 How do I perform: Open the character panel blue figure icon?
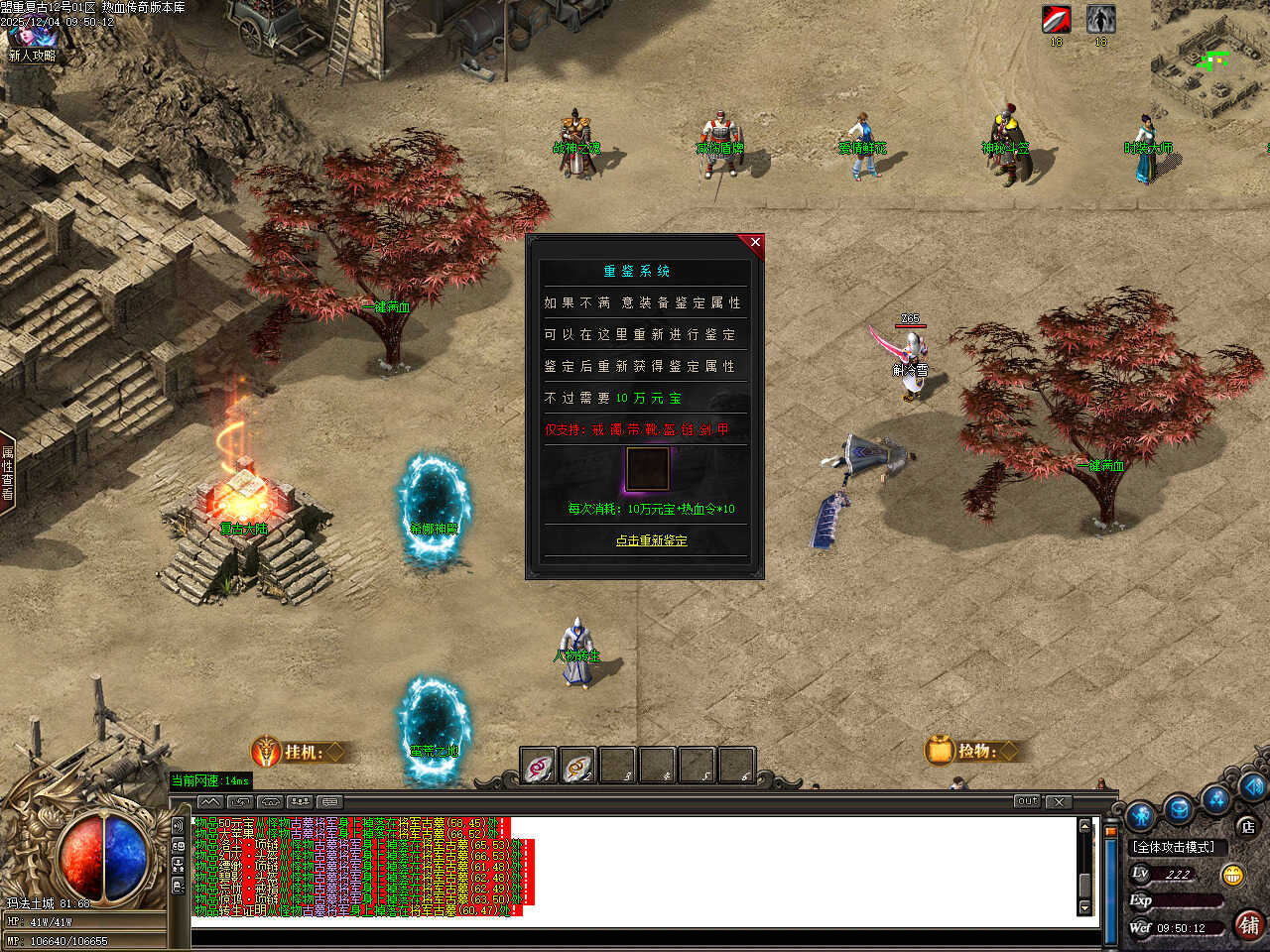1141,816
